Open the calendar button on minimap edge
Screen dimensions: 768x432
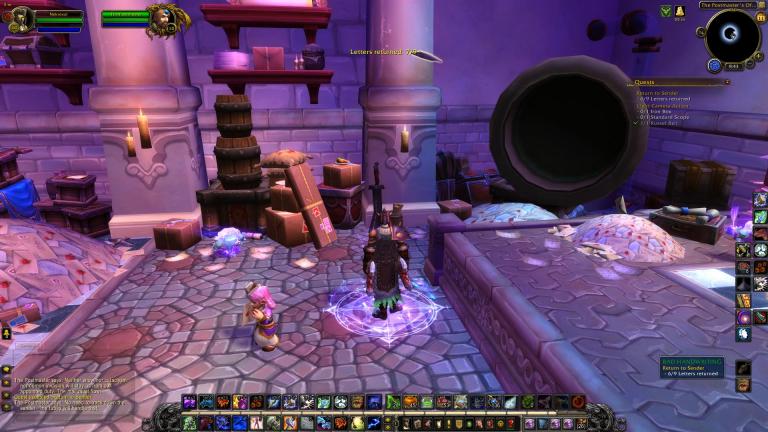(759, 17)
